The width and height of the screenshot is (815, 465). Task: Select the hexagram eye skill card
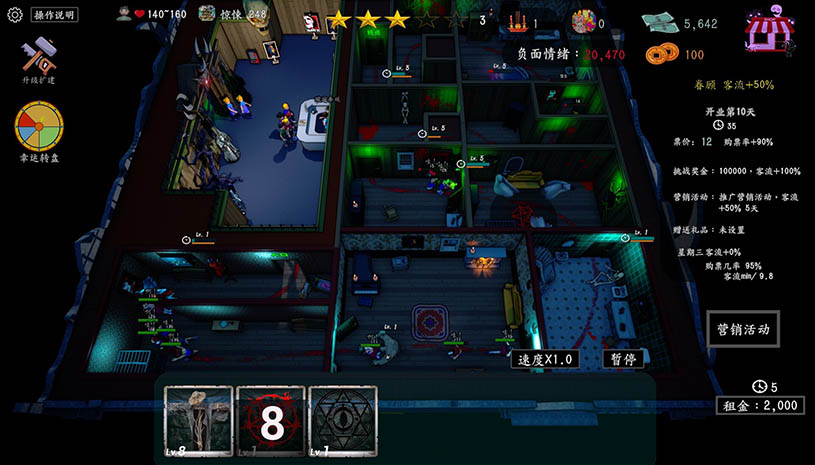(343, 421)
